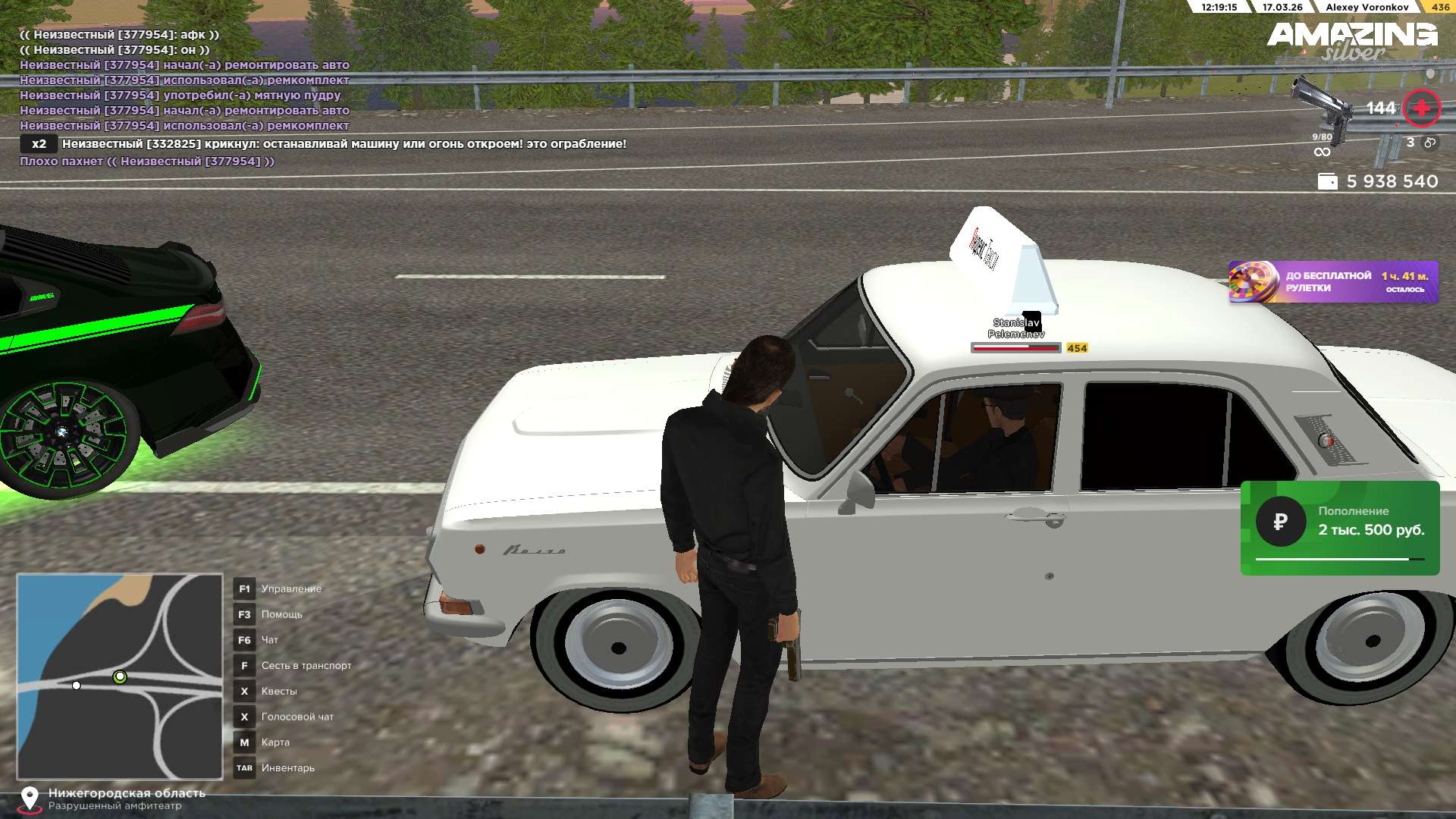Select the Stanislav Pelemenev player nametag
This screenshot has height=819, width=1456.
click(1015, 328)
